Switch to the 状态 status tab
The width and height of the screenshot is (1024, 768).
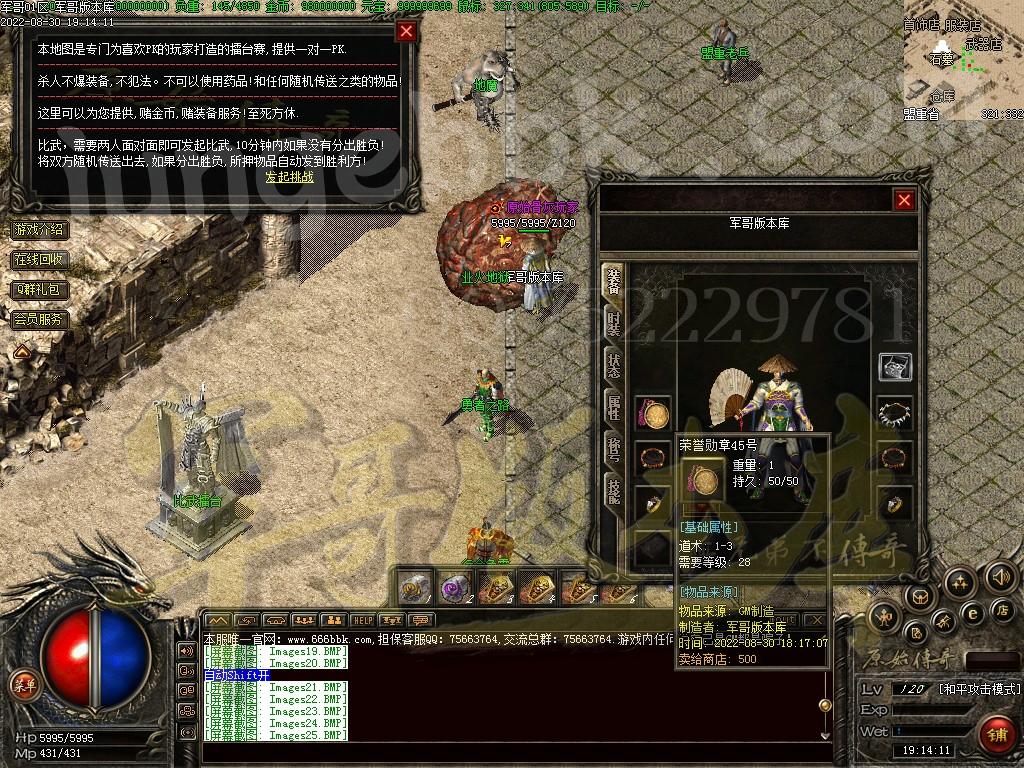613,365
